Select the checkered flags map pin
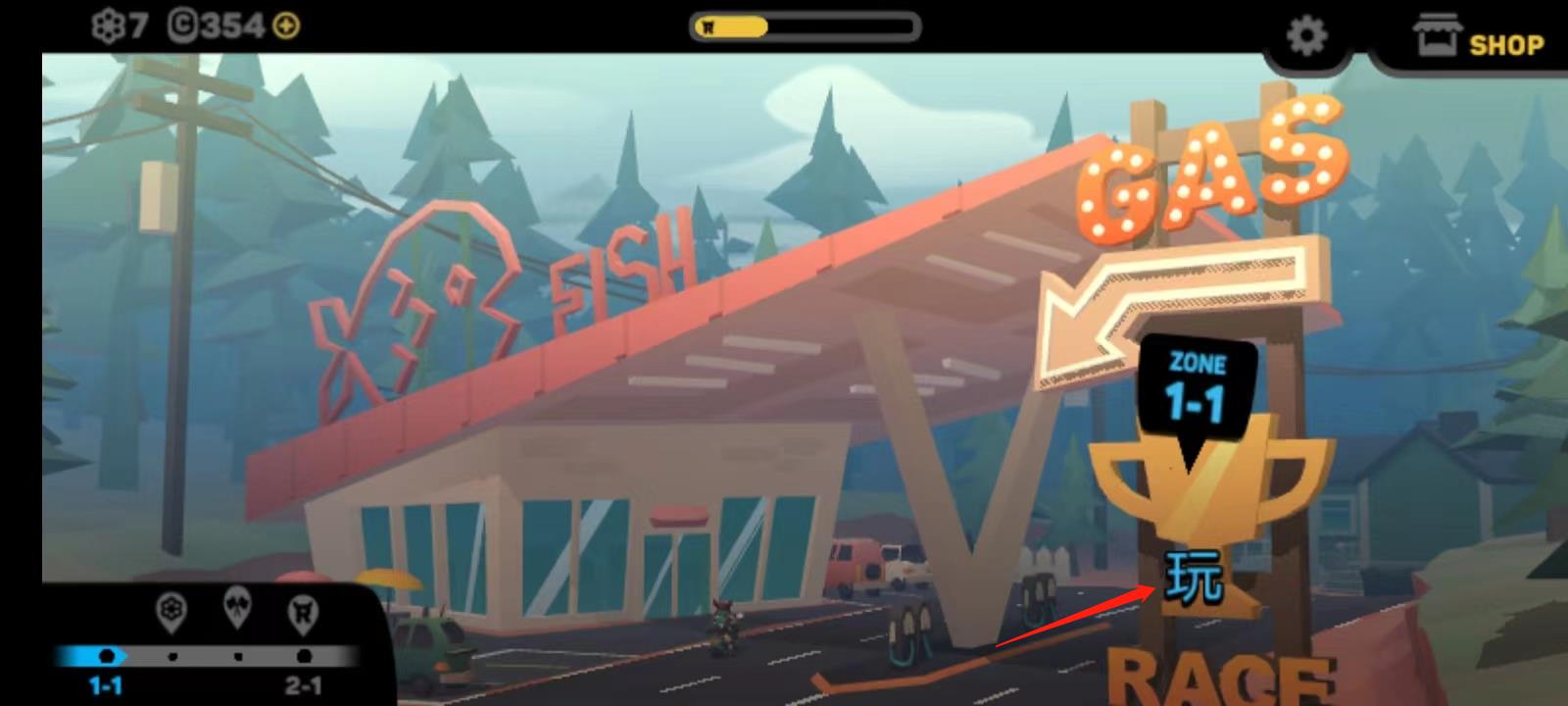The image size is (1568, 706). (x=237, y=607)
